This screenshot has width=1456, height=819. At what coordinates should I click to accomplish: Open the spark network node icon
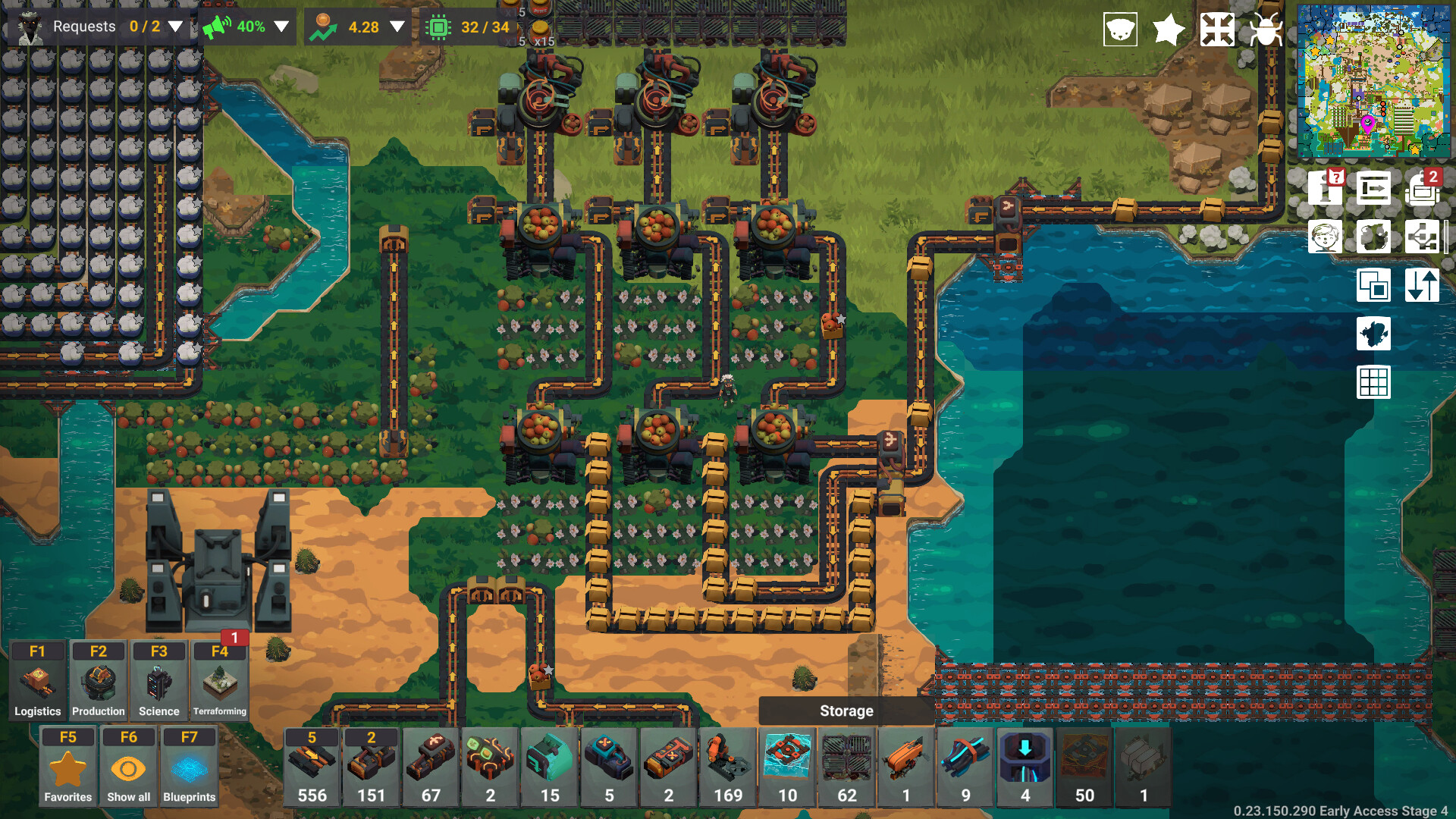1423,237
